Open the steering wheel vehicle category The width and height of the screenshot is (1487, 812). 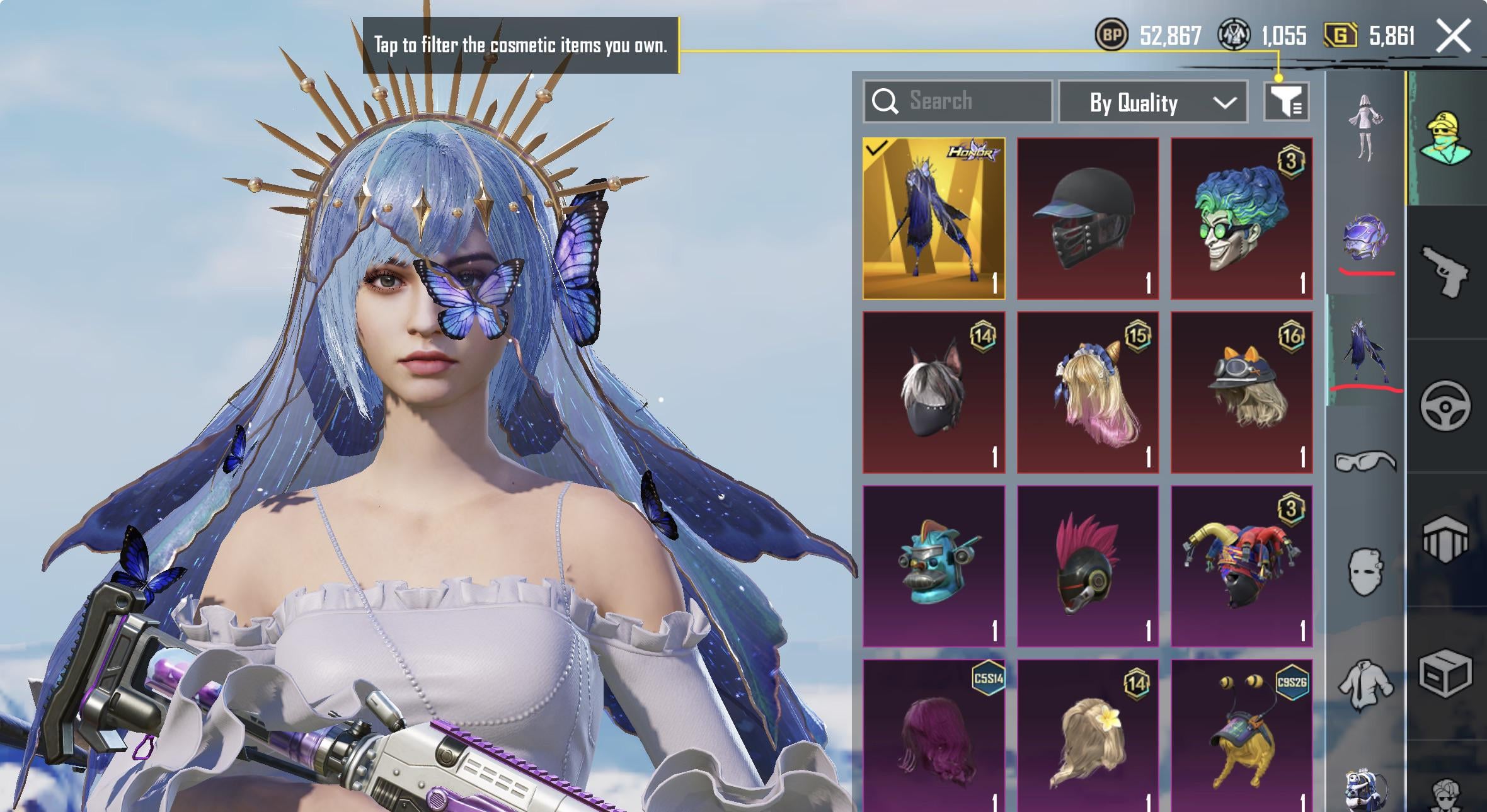coord(1445,406)
